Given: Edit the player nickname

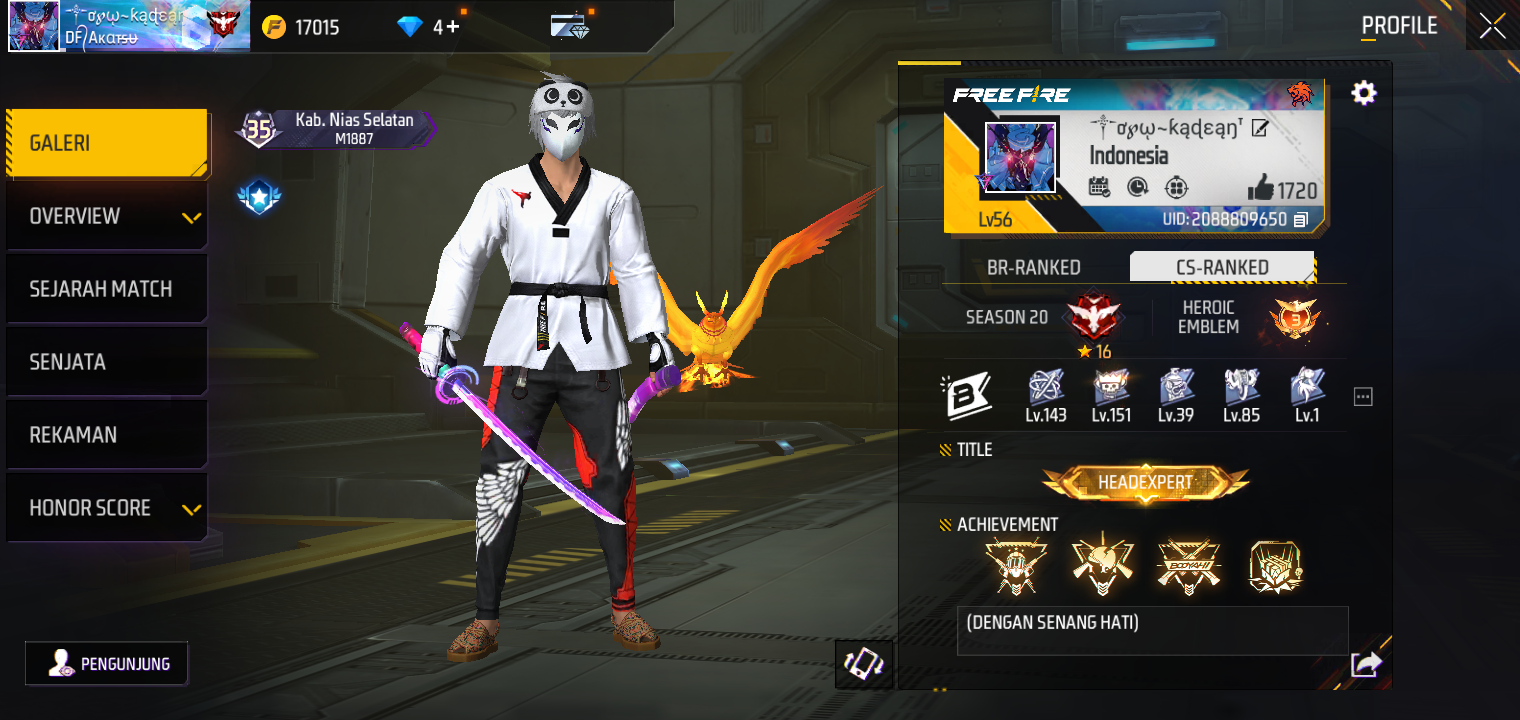Looking at the screenshot, I should pos(1260,128).
